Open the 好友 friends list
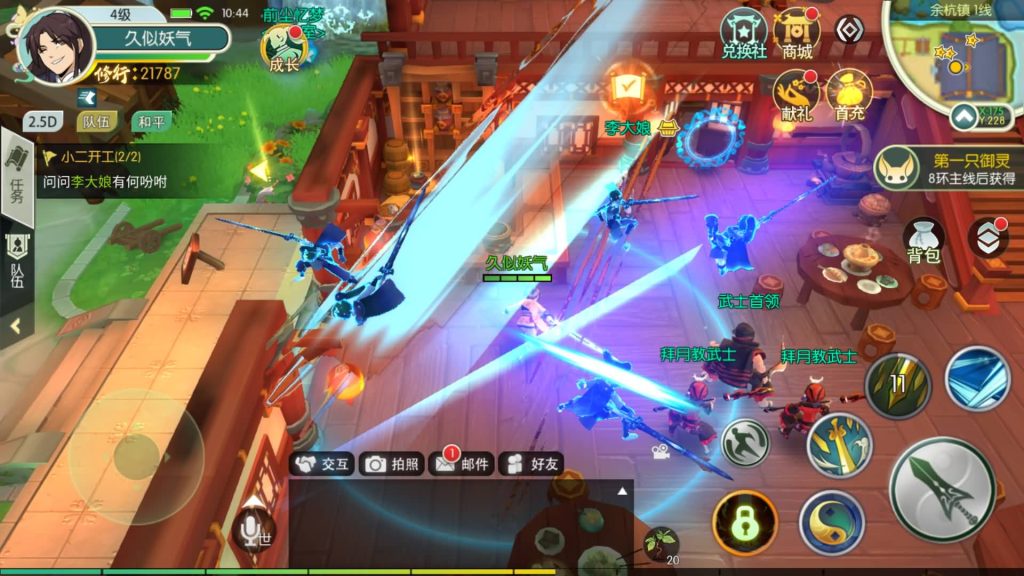Viewport: 1024px width, 576px height. point(532,463)
